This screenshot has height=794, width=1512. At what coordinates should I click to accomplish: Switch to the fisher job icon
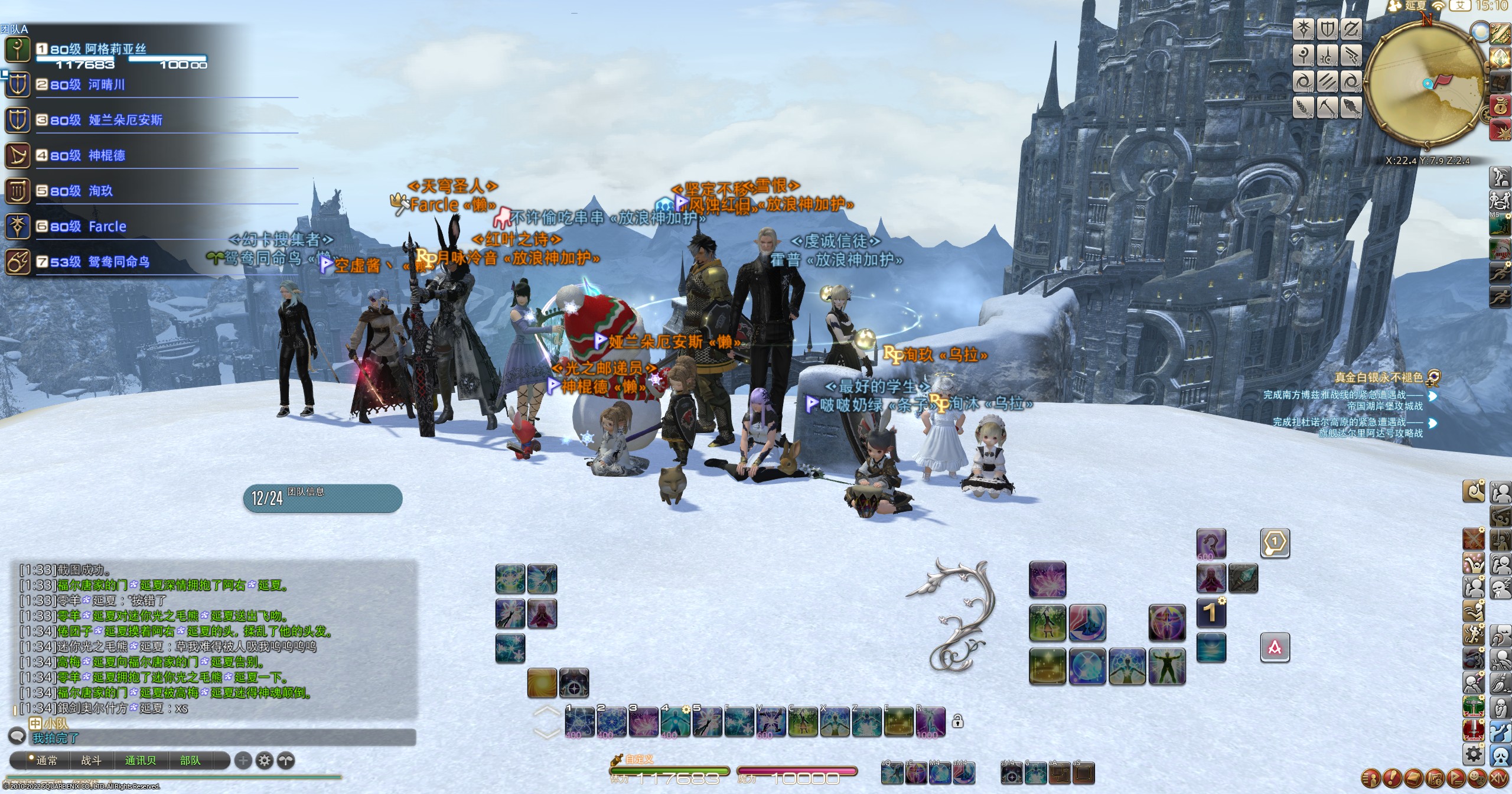pyautogui.click(x=1351, y=108)
